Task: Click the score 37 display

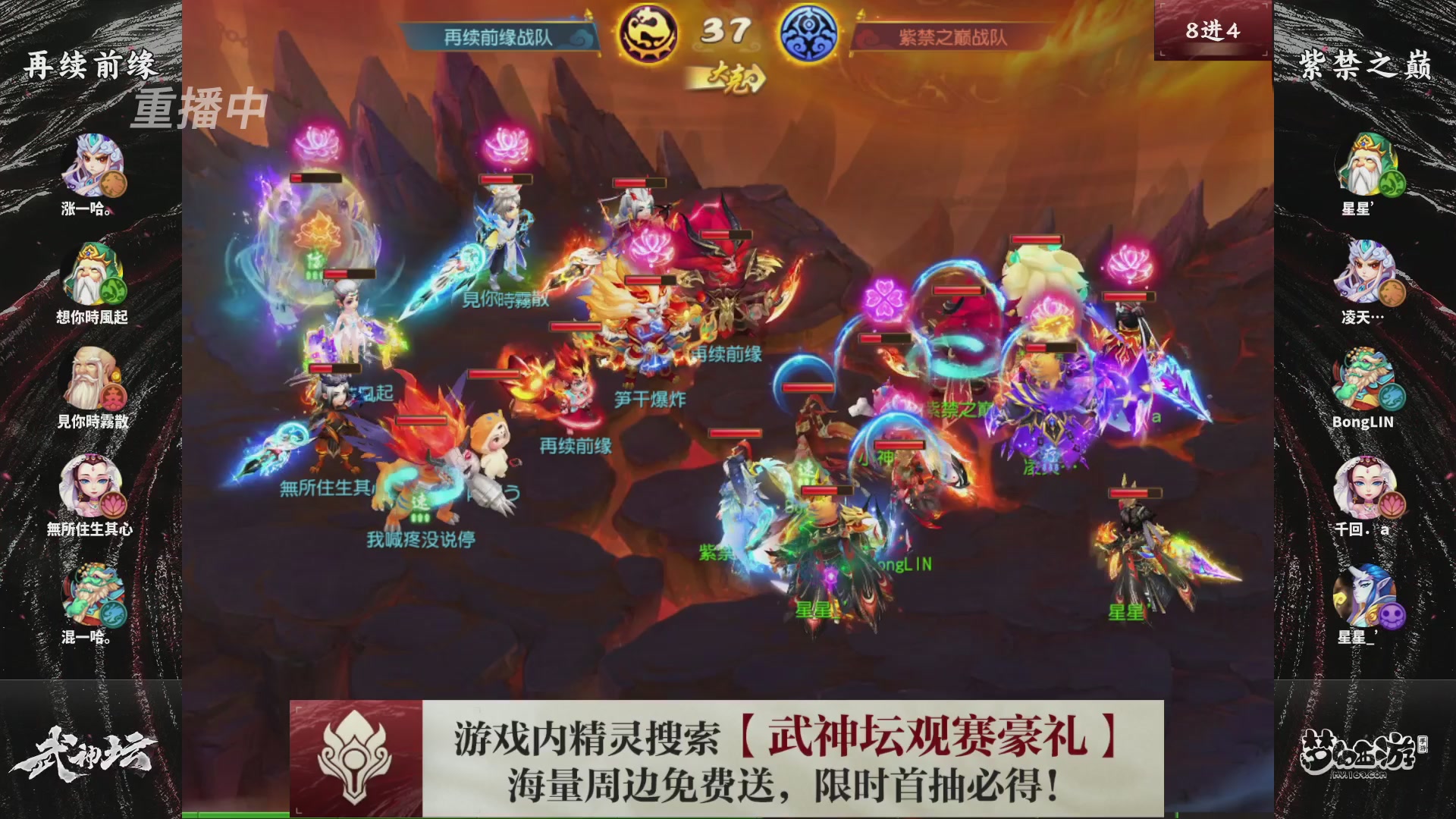Action: click(x=726, y=30)
